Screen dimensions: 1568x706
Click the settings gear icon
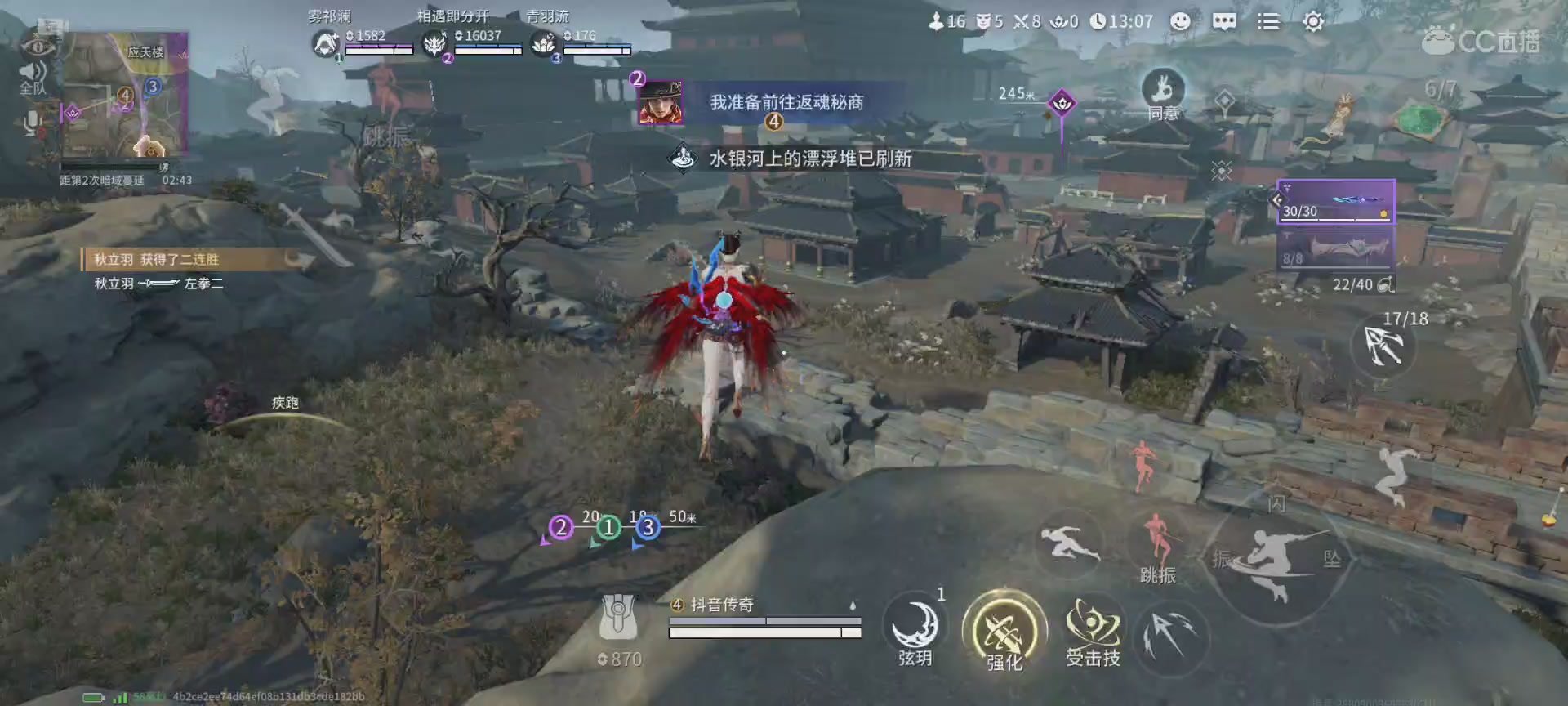click(1312, 22)
